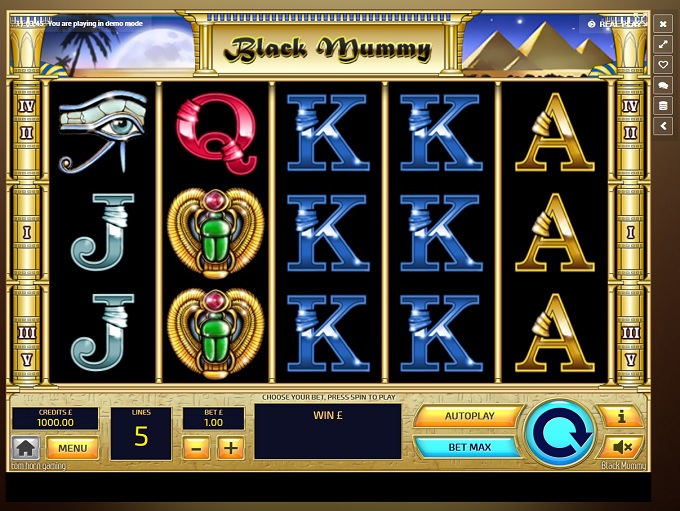Open the paytable info button
This screenshot has height=511, width=680.
coord(621,416)
